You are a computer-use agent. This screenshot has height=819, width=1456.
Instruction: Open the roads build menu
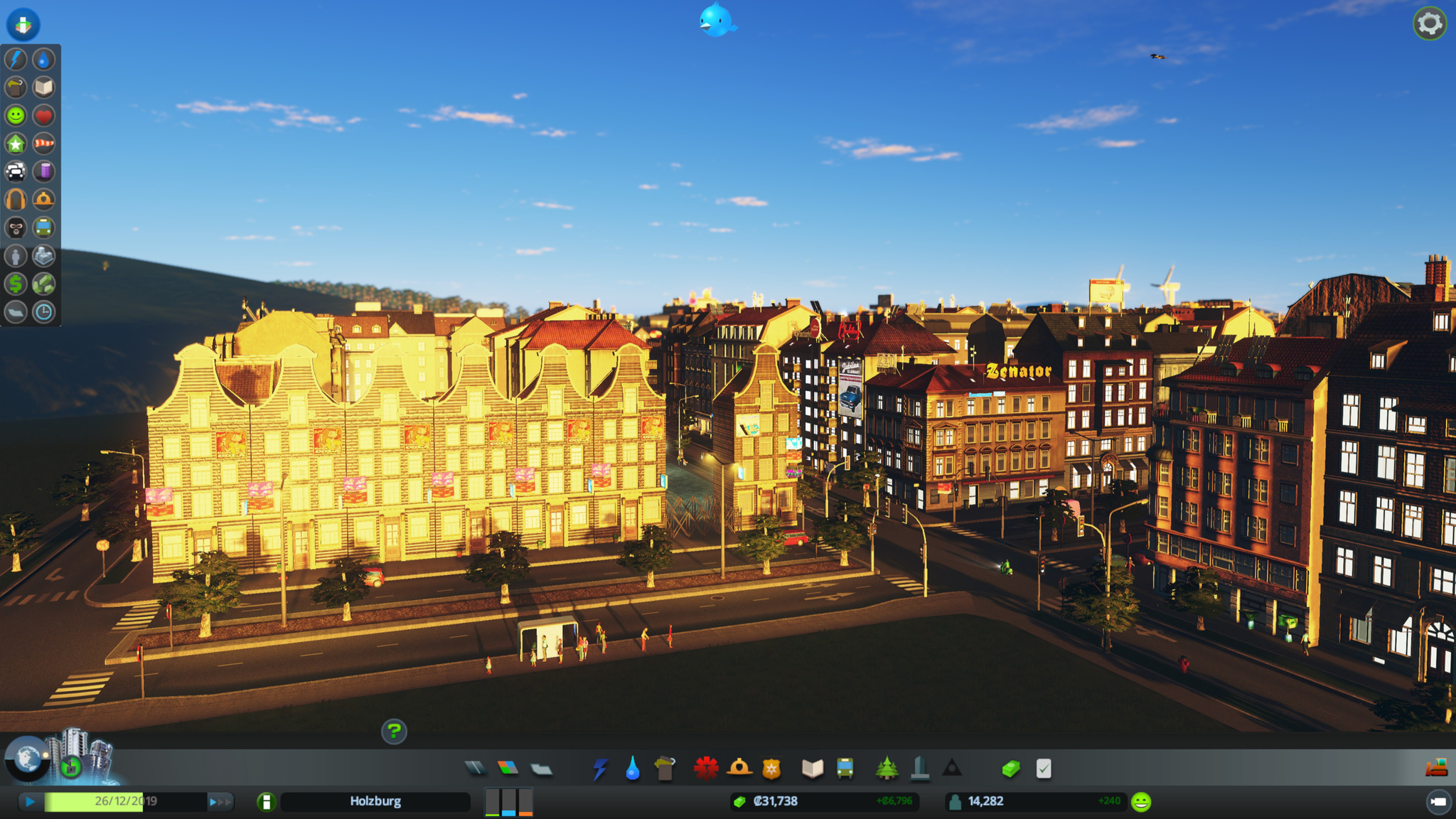click(475, 769)
